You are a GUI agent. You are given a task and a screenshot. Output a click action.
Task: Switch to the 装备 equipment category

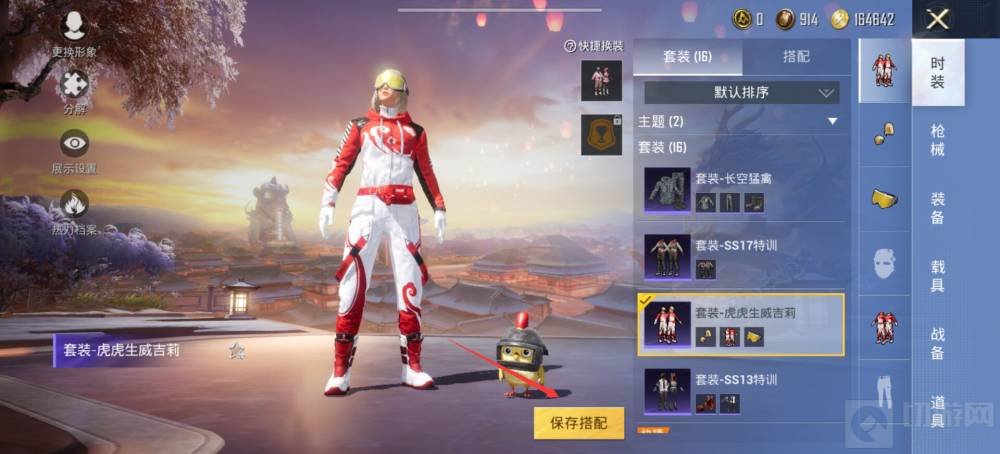(x=937, y=208)
